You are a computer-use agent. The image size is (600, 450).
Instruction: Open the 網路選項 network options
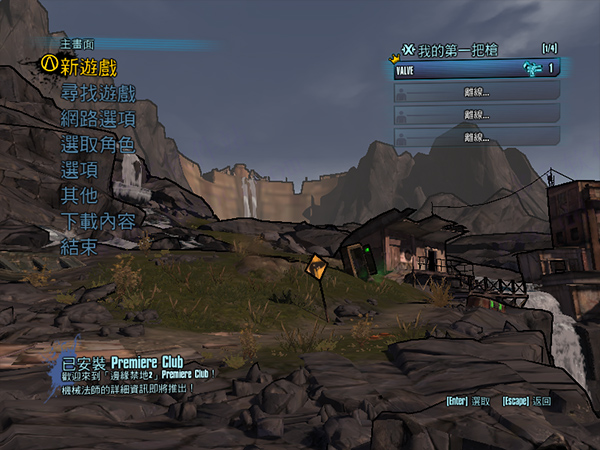click(97, 118)
